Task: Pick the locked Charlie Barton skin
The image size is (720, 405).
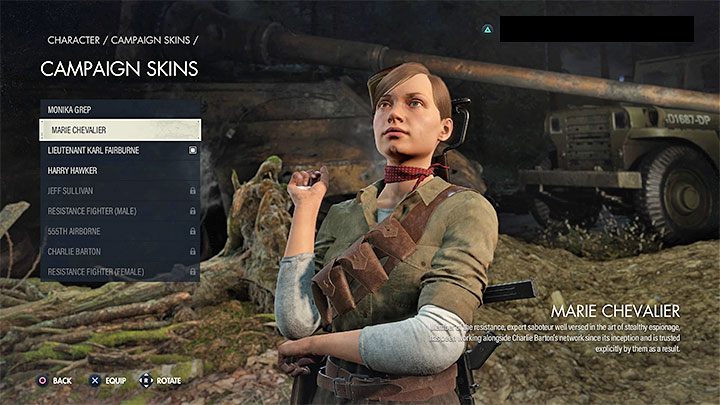Action: tap(120, 252)
